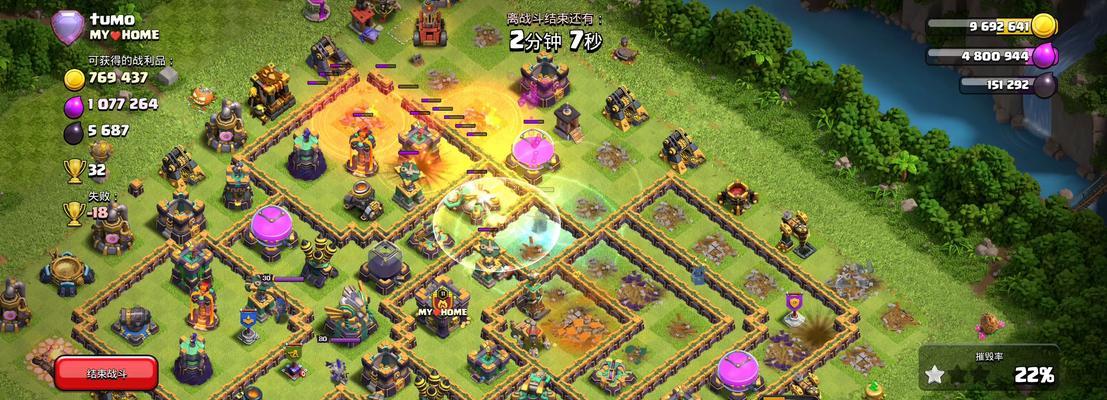Click the red 结束战斗 end battle button

pyautogui.click(x=106, y=373)
